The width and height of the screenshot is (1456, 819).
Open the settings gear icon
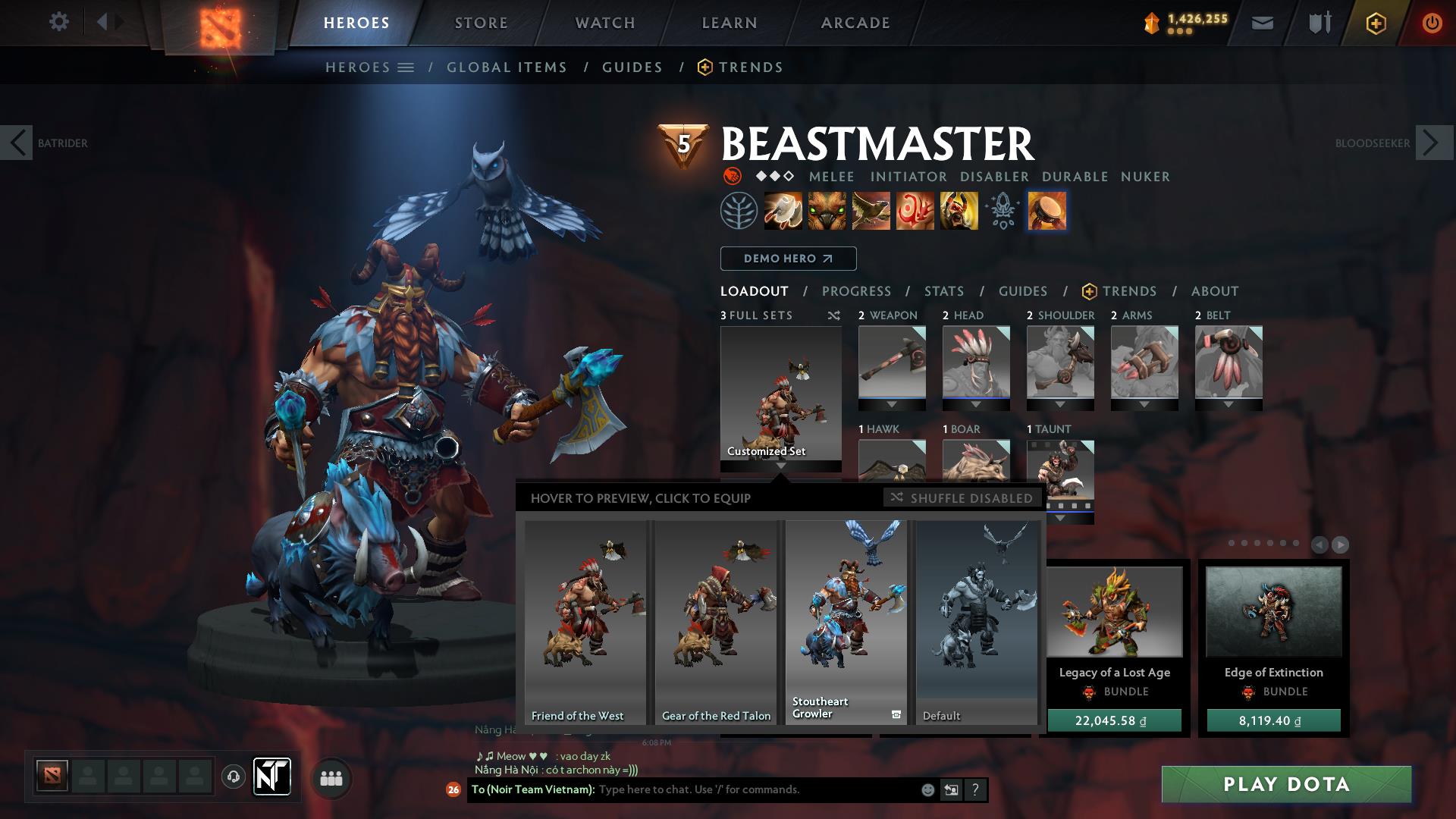coord(58,22)
